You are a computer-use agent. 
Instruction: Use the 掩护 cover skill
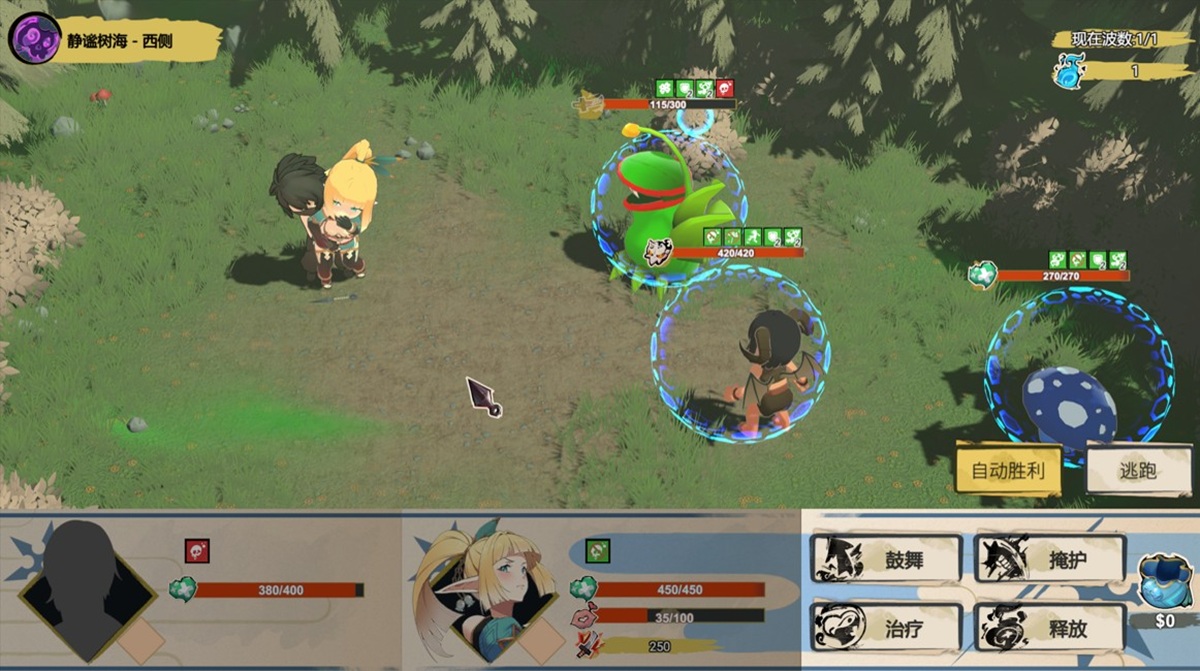(x=1050, y=559)
